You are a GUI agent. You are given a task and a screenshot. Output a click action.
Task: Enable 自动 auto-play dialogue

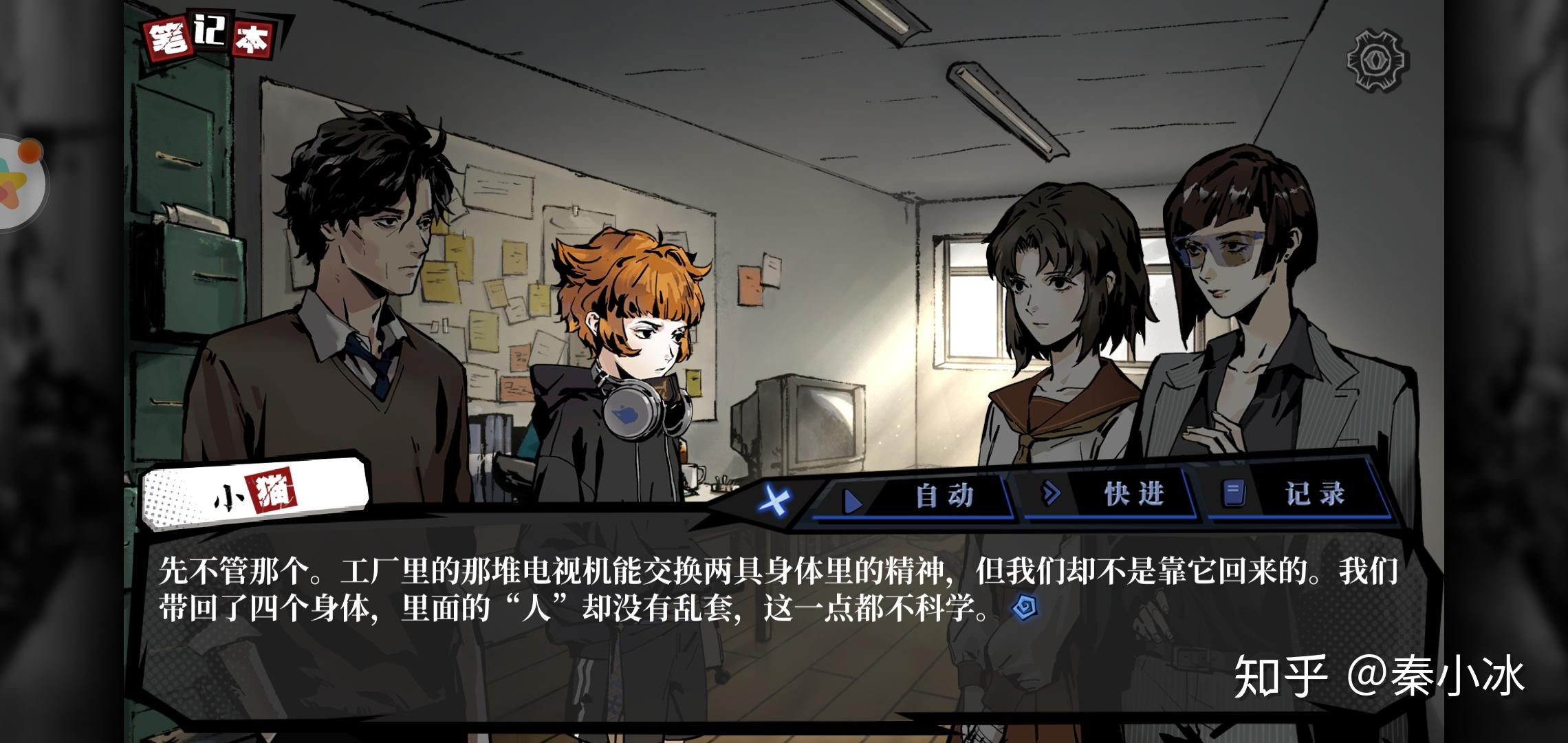[916, 496]
